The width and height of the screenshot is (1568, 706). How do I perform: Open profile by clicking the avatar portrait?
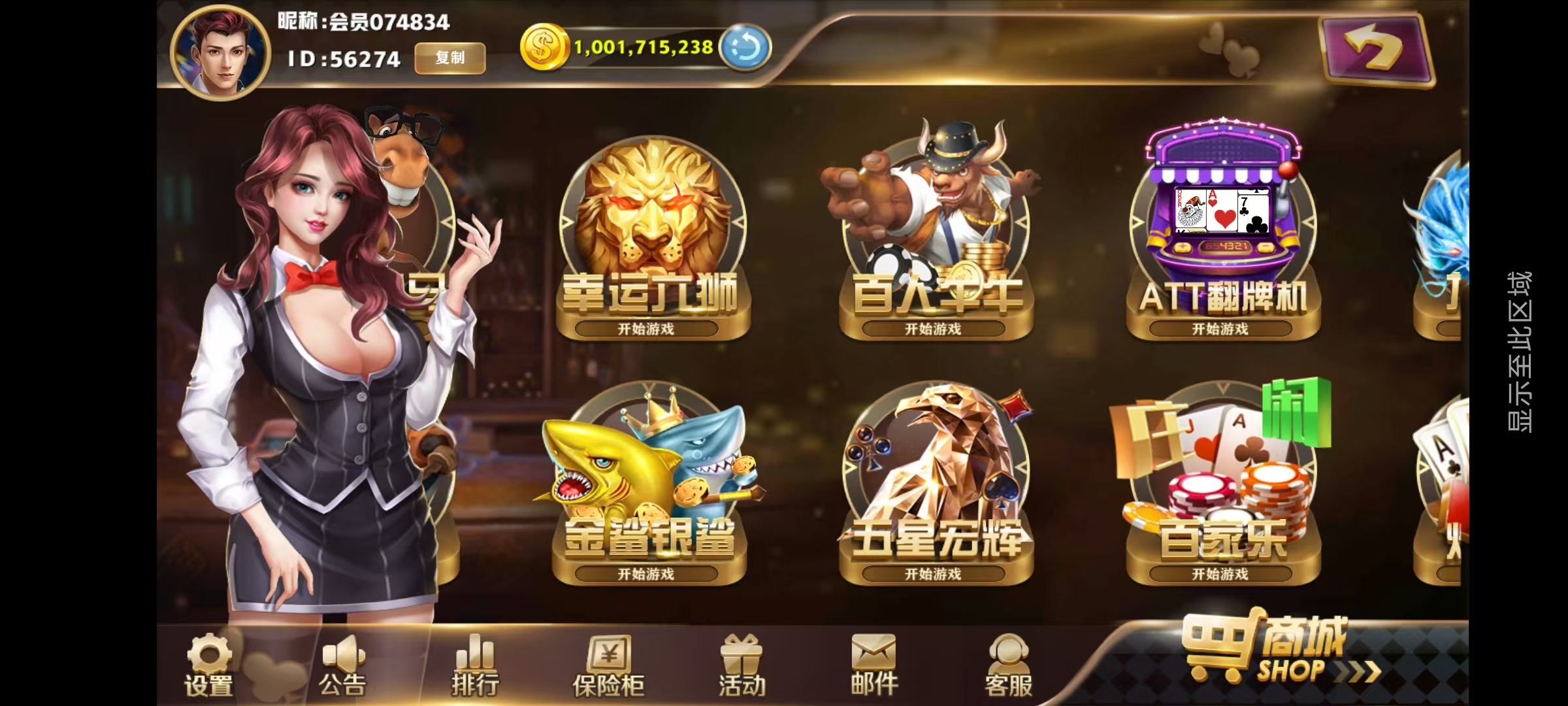pos(222,46)
